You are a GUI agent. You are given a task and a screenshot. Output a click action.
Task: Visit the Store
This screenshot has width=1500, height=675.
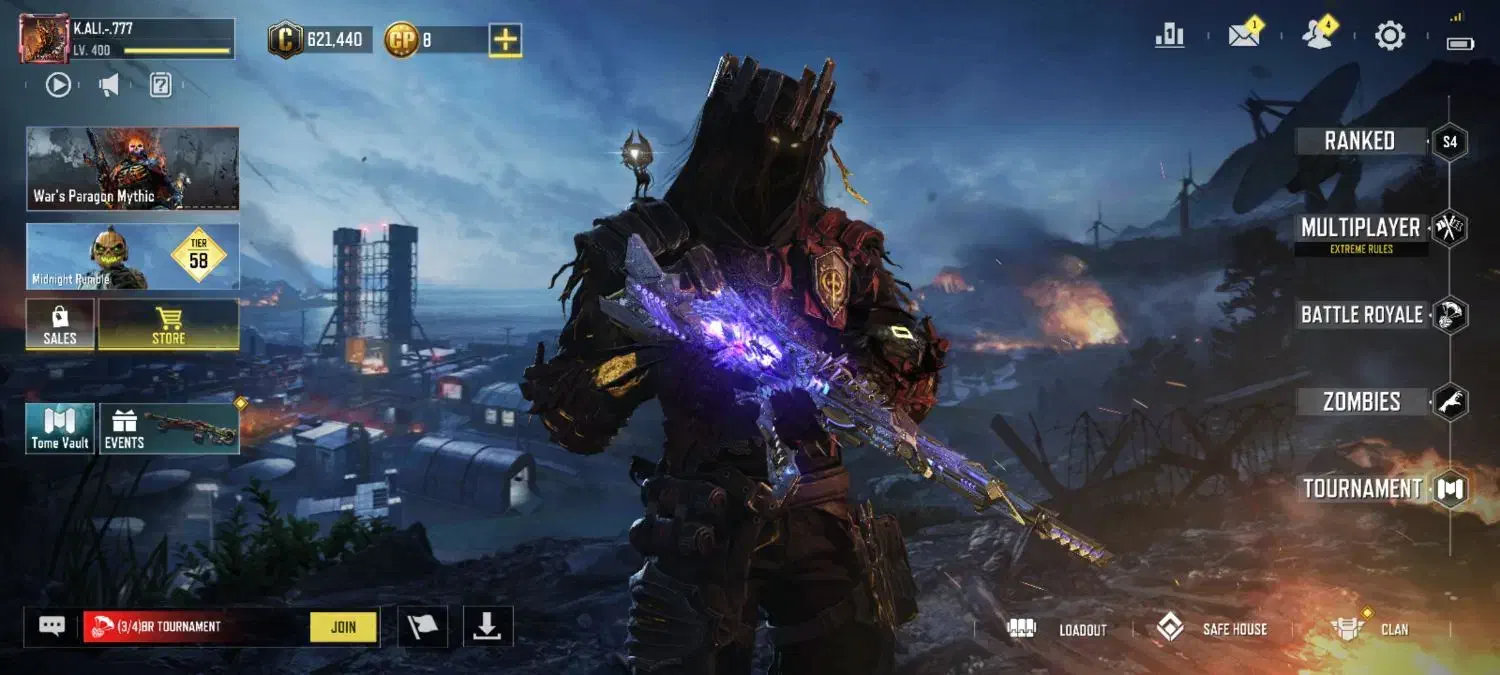(168, 325)
